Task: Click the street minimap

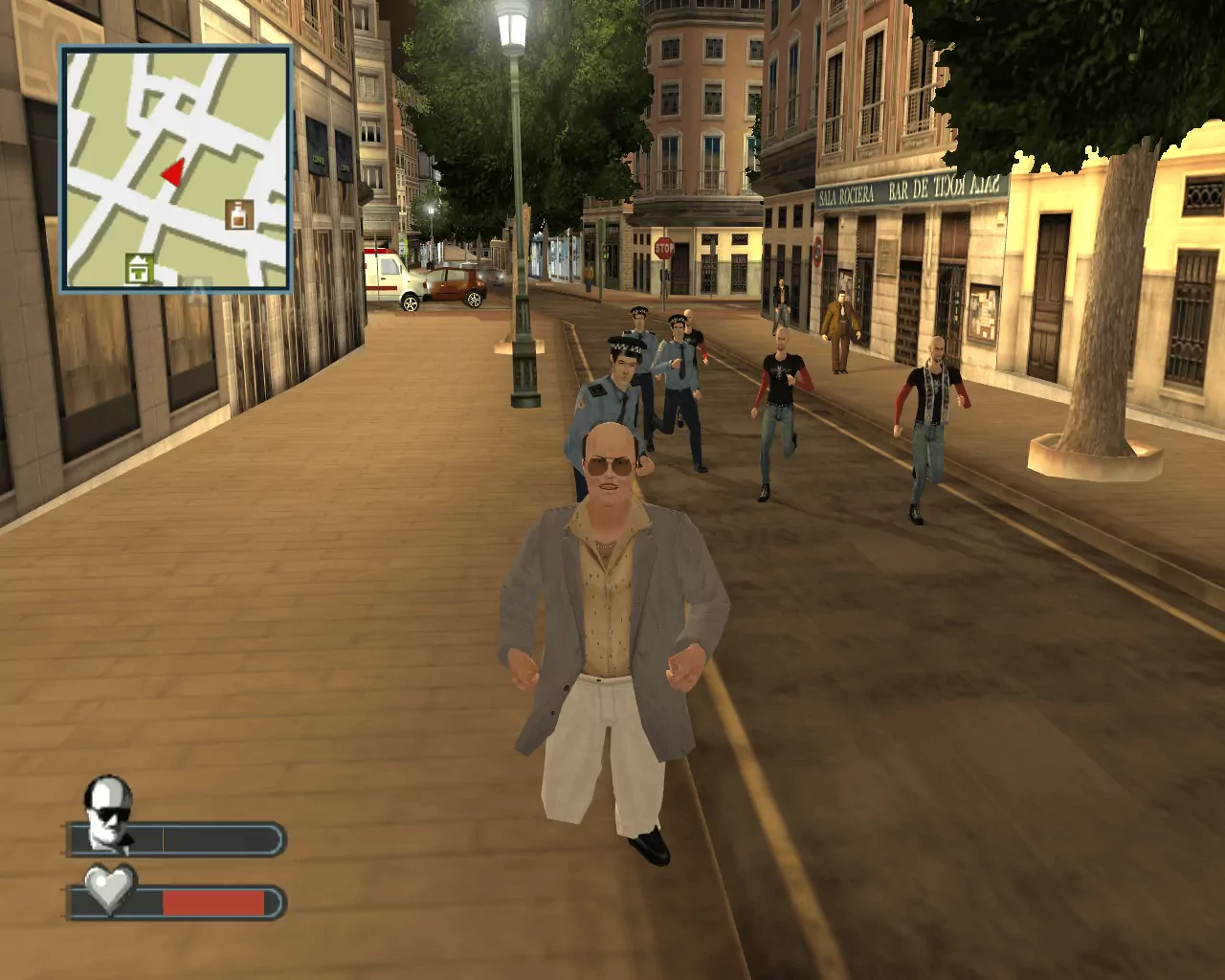Action: point(176,168)
